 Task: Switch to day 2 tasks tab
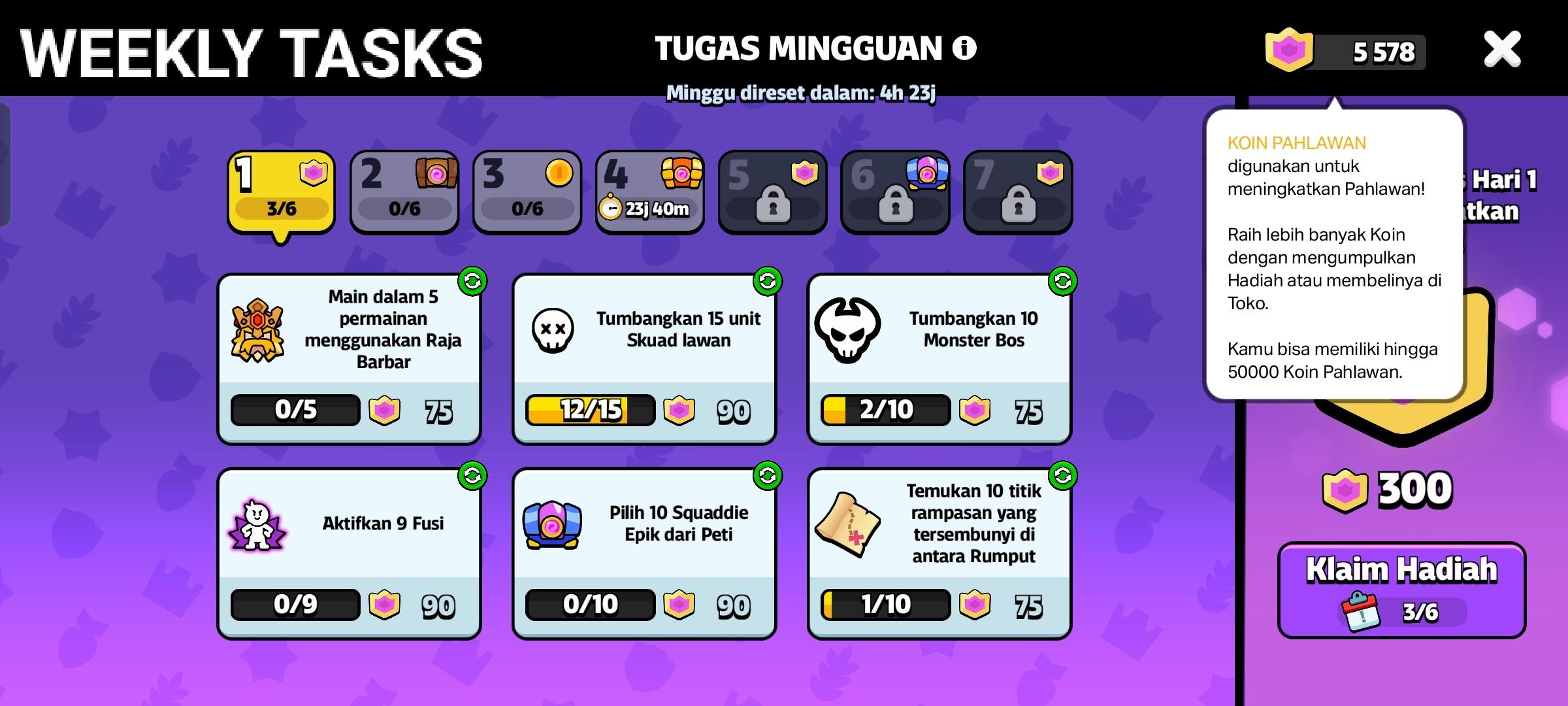pyautogui.click(x=404, y=192)
